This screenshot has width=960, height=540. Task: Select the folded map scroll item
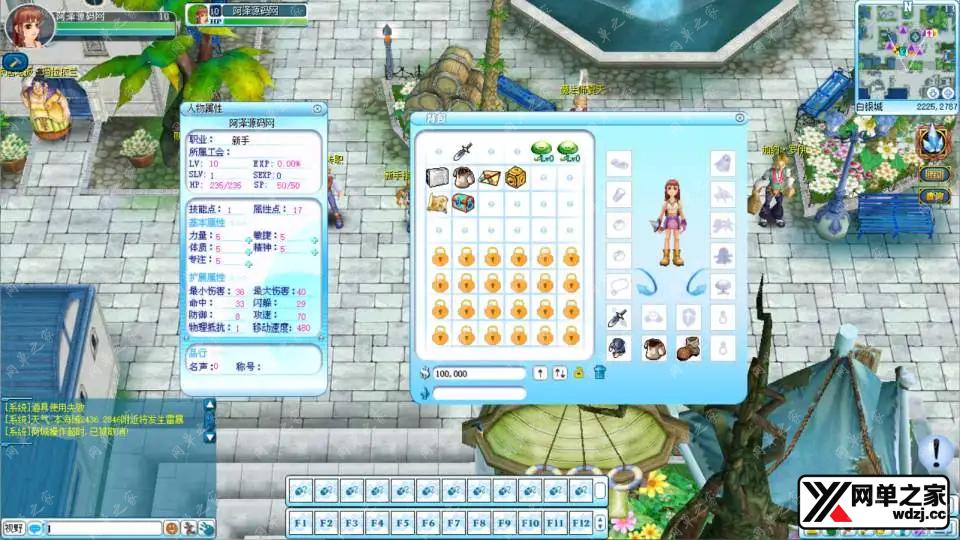pos(436,203)
